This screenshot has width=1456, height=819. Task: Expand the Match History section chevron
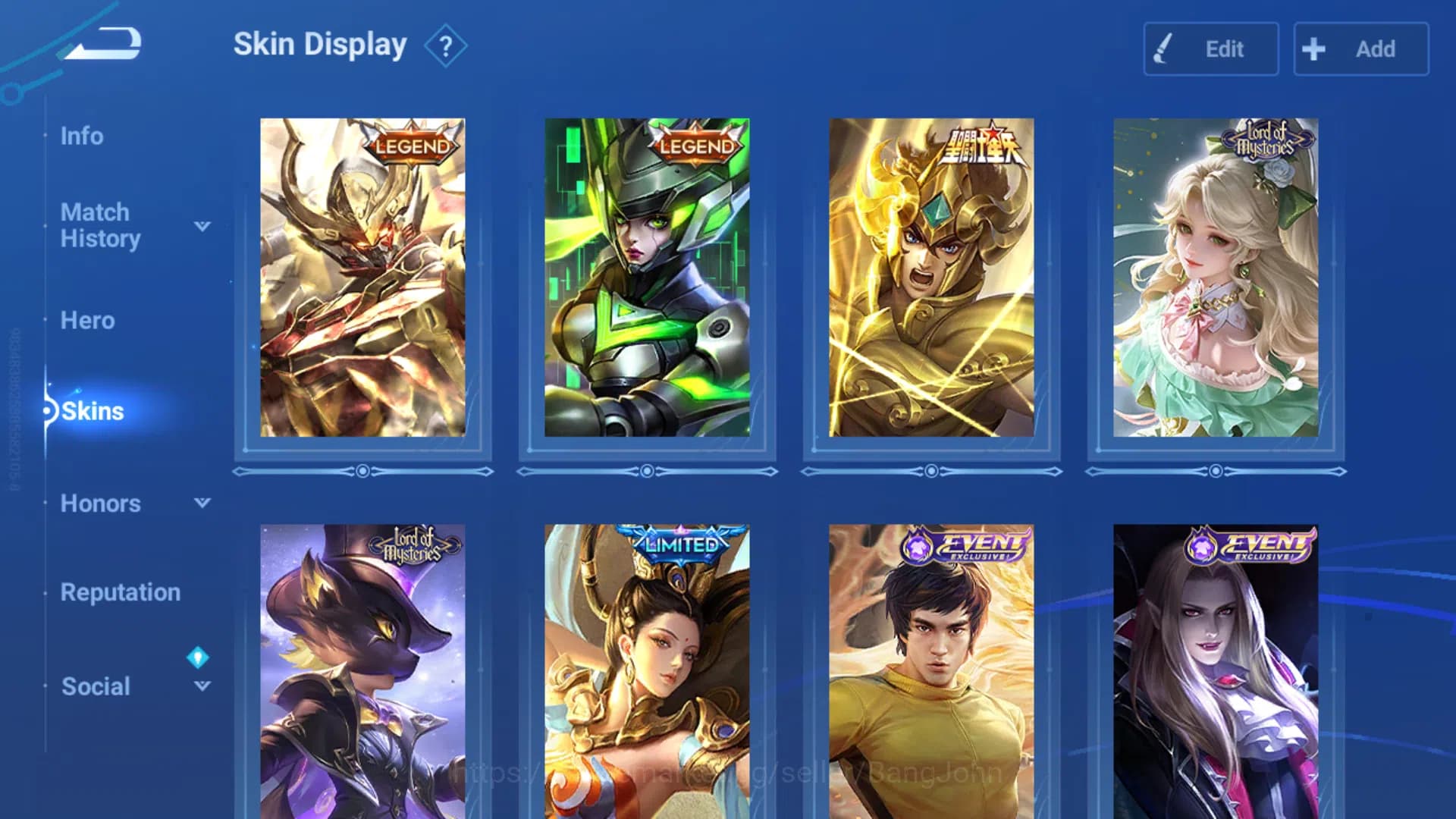[x=201, y=225]
